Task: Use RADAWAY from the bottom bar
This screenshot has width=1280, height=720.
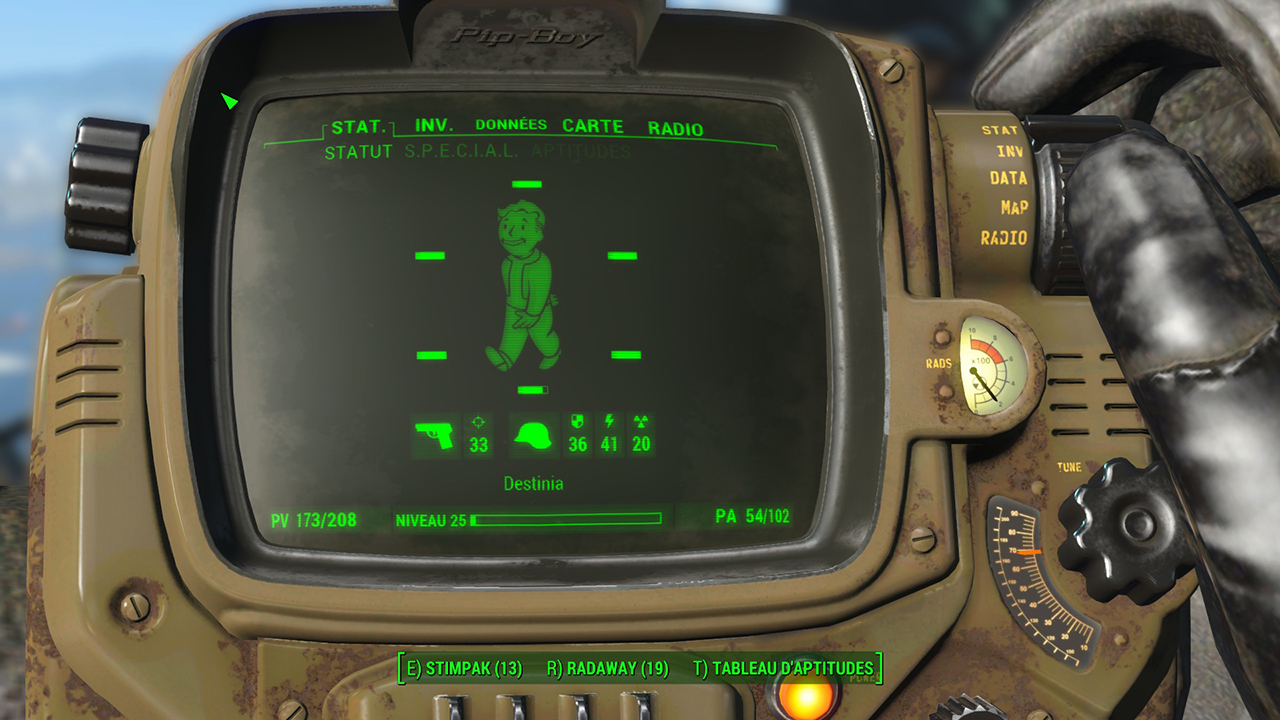Action: coord(609,667)
